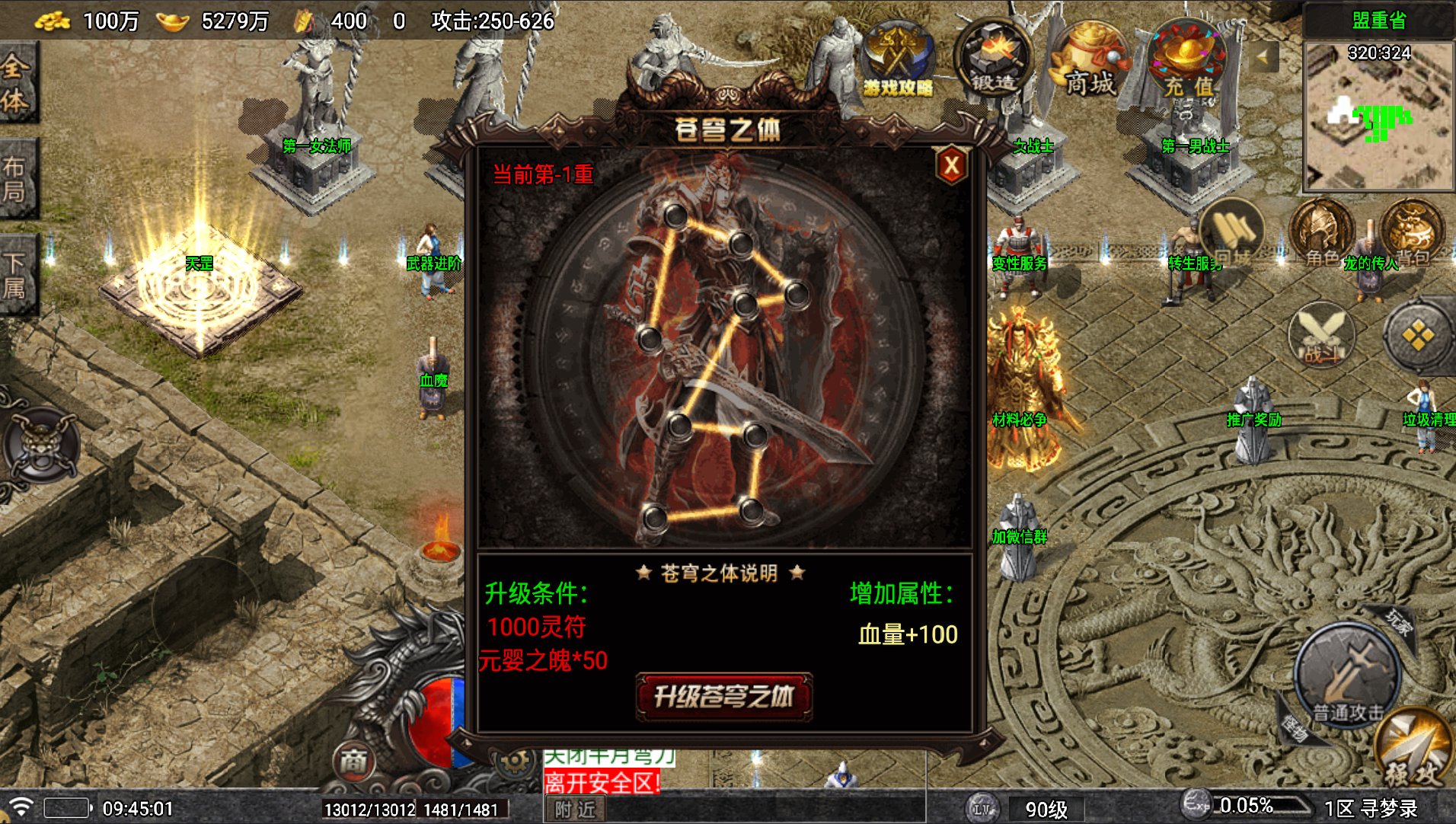
Task: Switch to the 附近 chat tab
Action: (x=574, y=810)
